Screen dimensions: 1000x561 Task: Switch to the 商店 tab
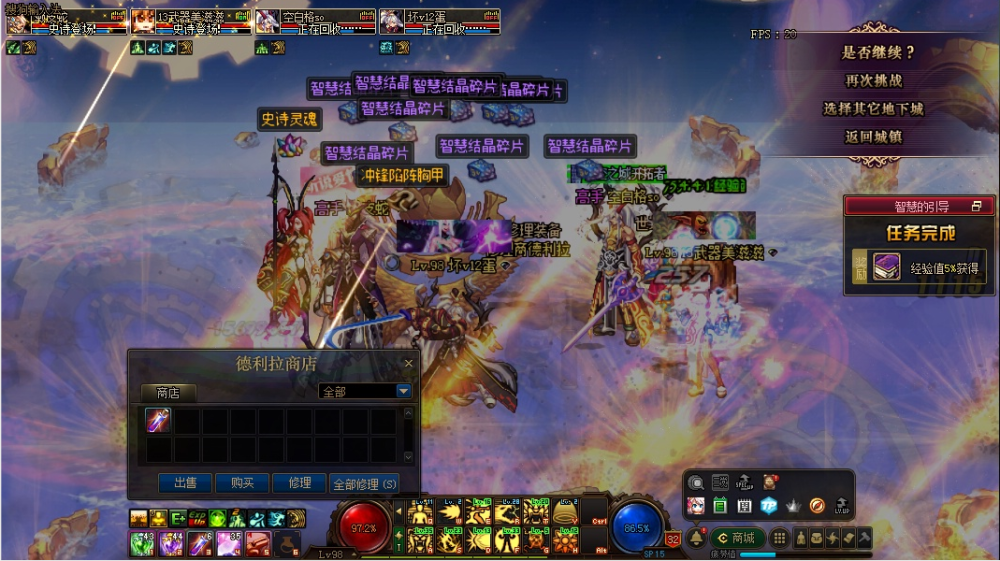pyautogui.click(x=168, y=392)
